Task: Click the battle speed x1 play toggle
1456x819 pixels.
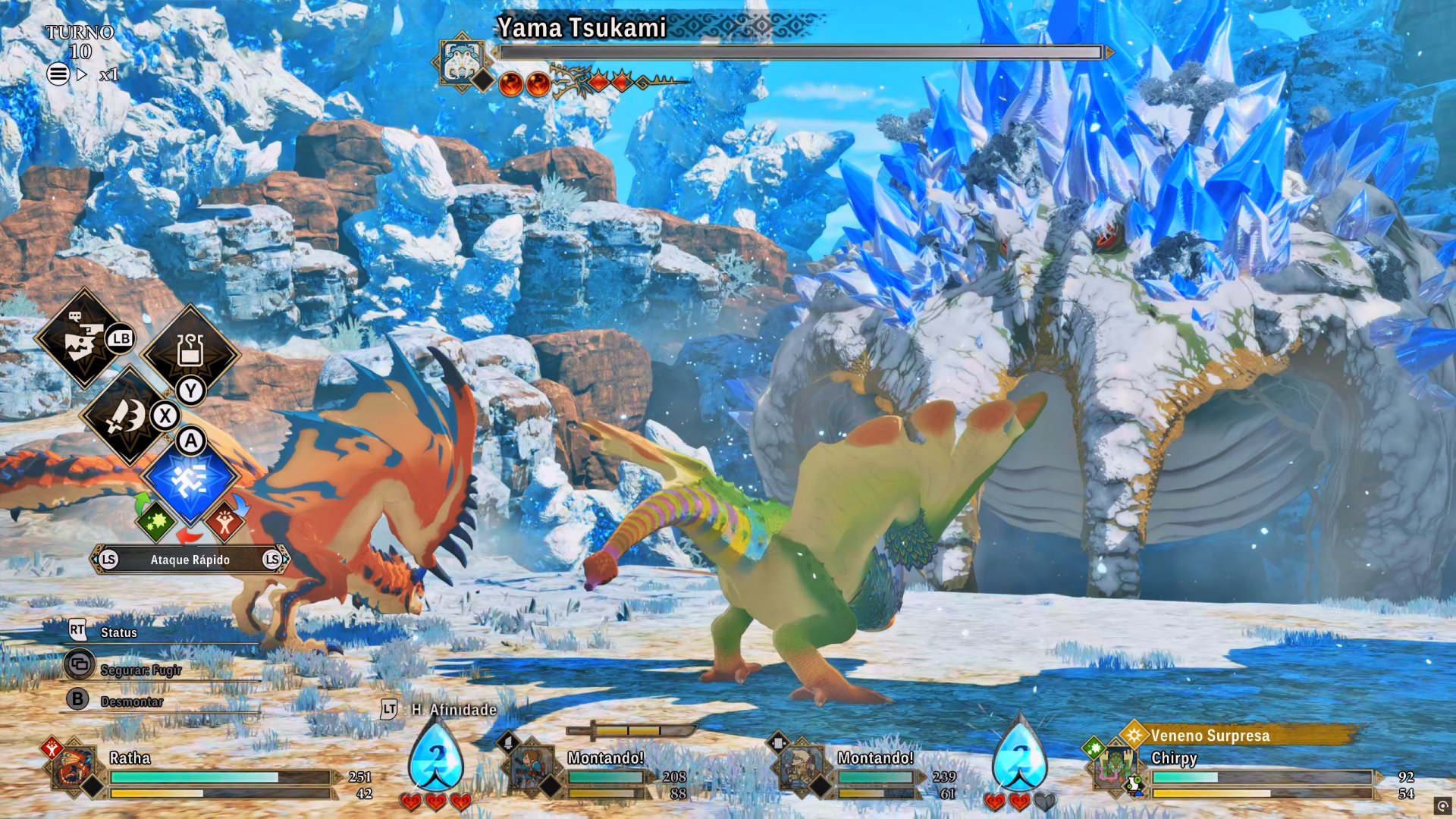Action: [x=82, y=74]
